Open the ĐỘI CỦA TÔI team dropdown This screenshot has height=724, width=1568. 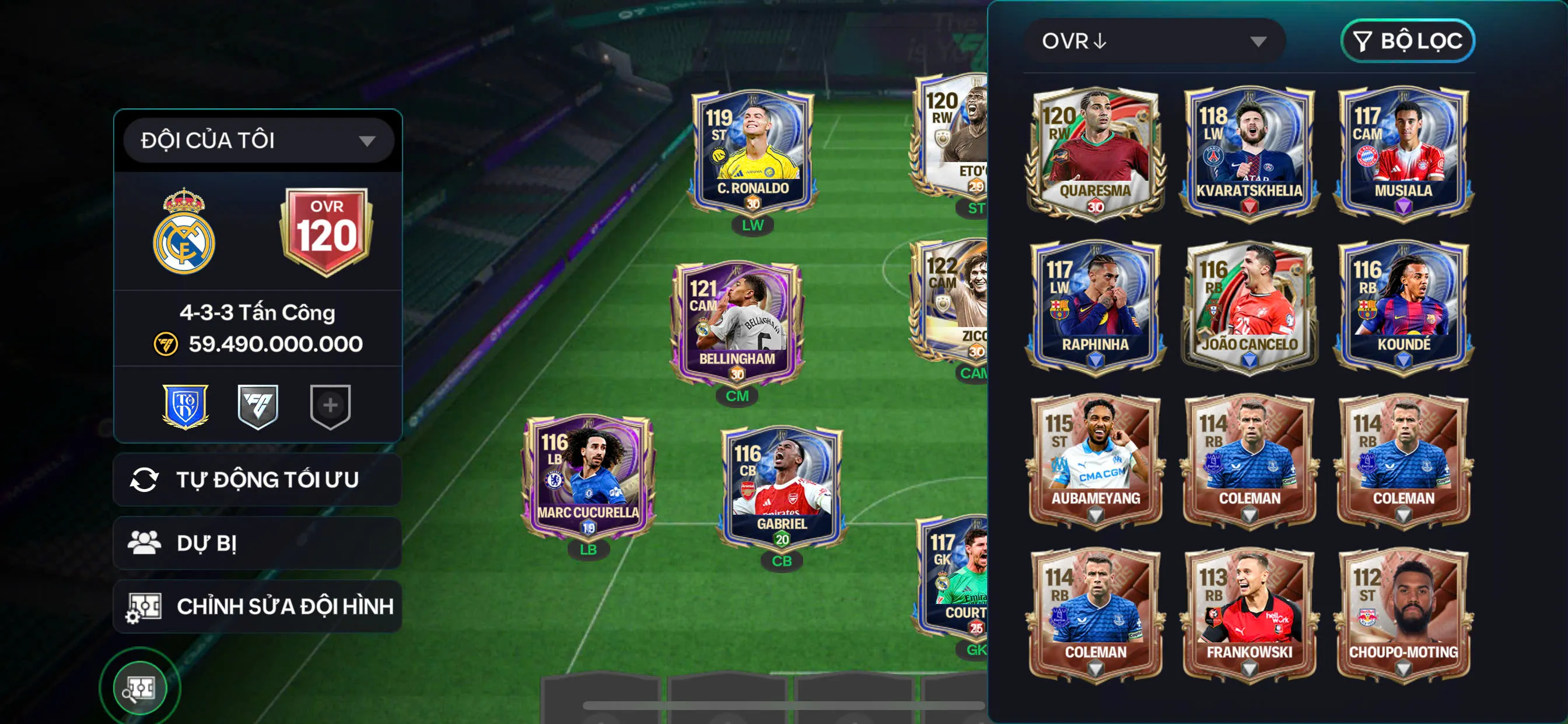258,140
